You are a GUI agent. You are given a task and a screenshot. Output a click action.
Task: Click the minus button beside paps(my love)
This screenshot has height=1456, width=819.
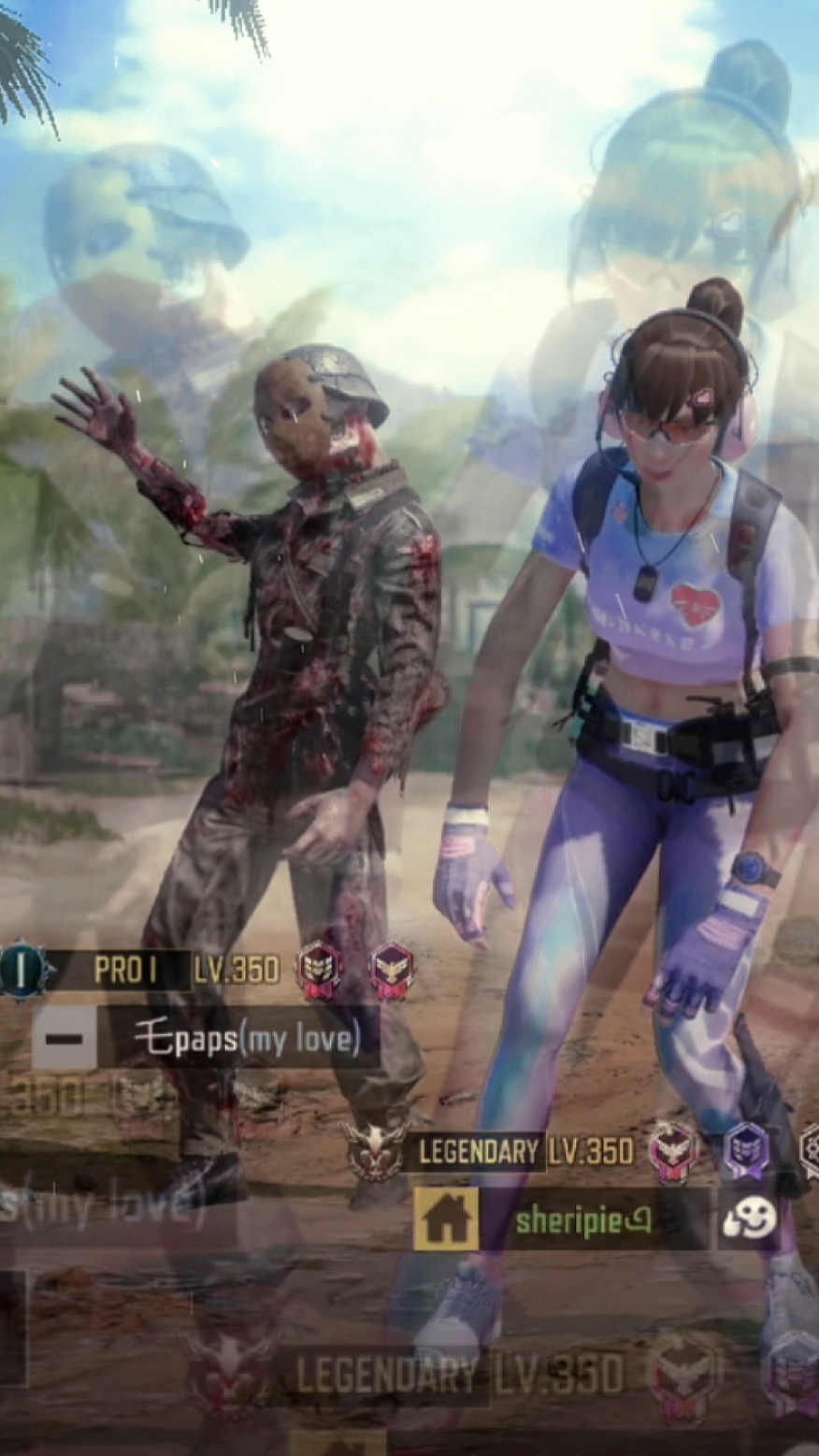point(64,1039)
